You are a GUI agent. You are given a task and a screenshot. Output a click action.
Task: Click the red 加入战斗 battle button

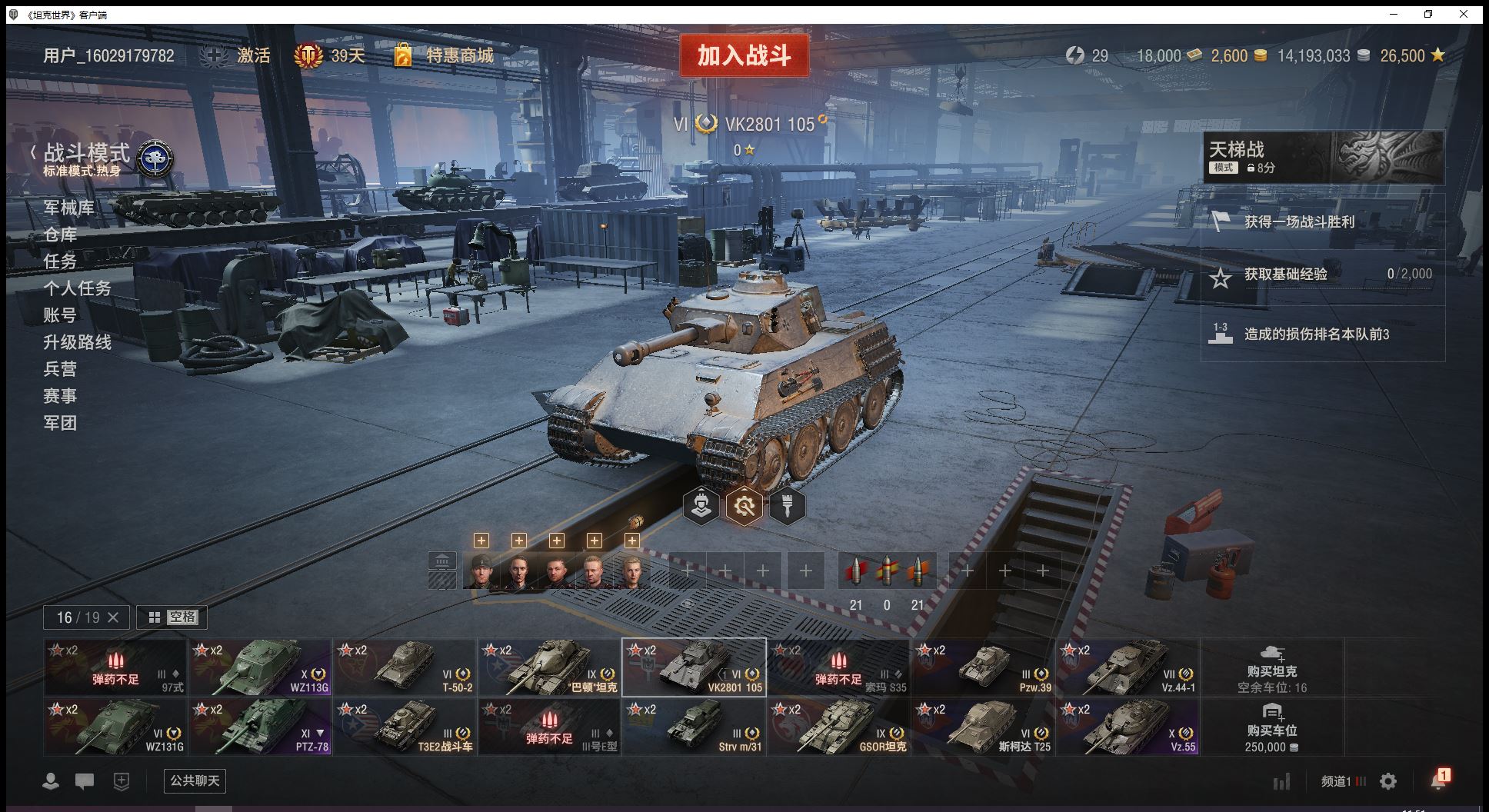[x=744, y=55]
